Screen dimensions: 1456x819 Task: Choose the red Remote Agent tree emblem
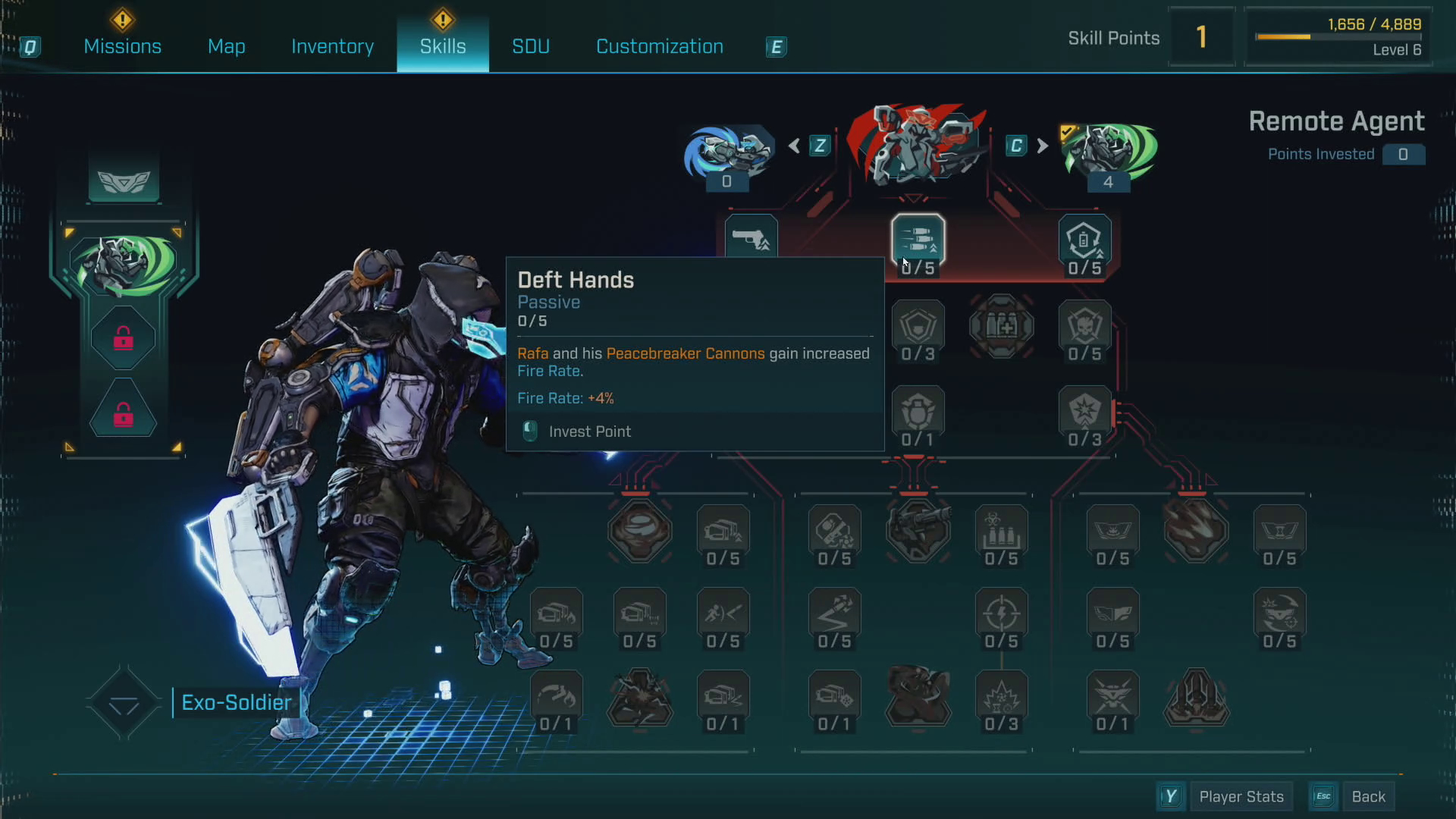click(916, 146)
